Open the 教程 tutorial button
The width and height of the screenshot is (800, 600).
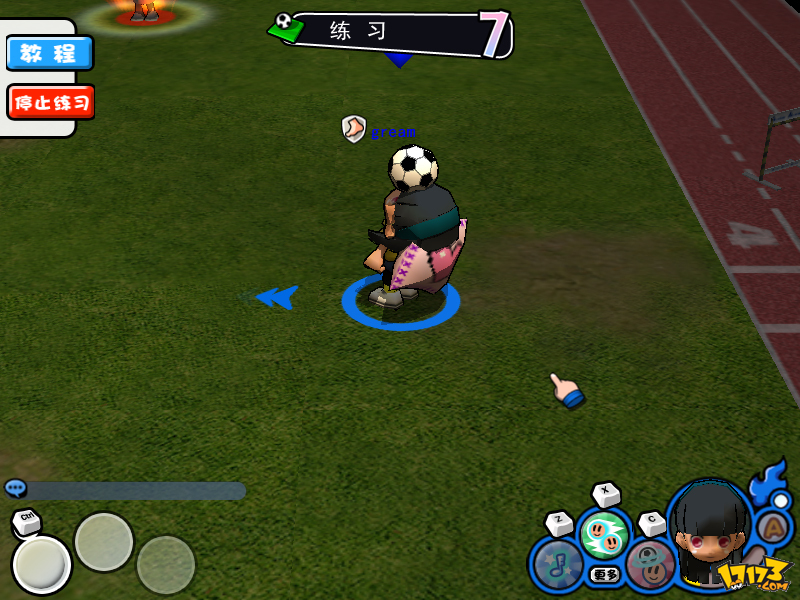point(49,53)
